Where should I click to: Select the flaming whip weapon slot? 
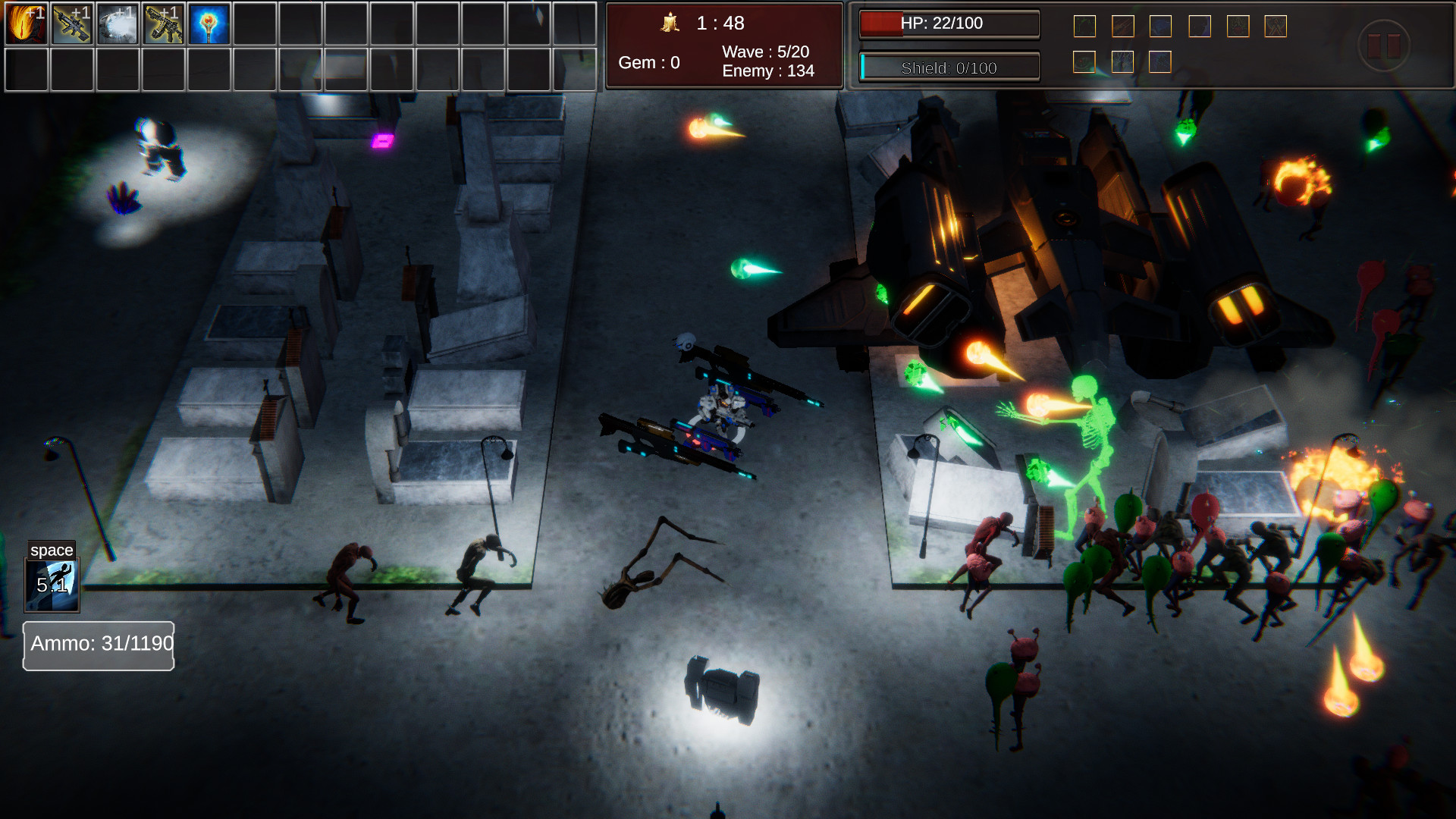pyautogui.click(x=26, y=24)
